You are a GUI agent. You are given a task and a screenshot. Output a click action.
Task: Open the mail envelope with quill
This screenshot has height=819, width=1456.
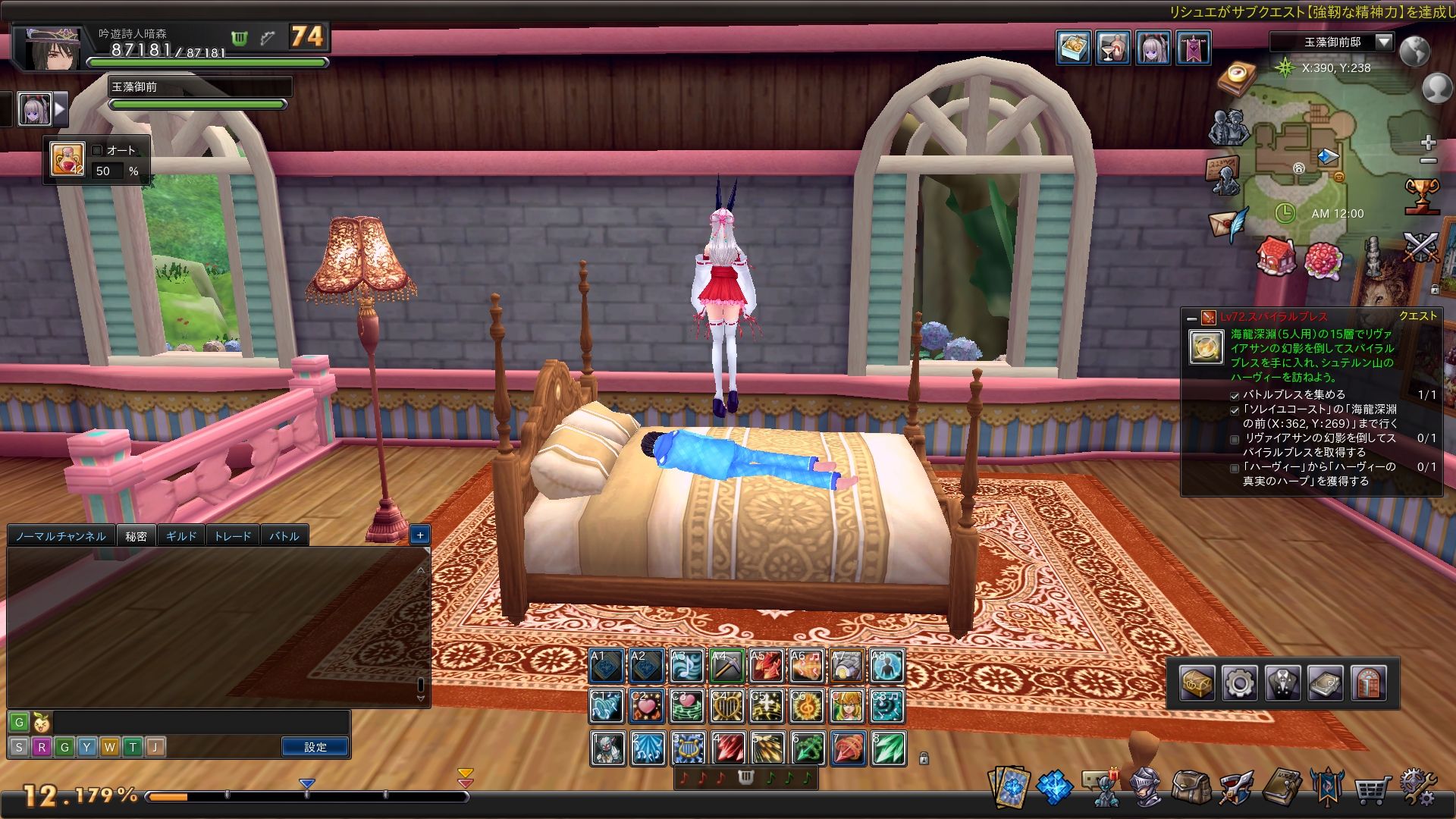click(x=1228, y=225)
